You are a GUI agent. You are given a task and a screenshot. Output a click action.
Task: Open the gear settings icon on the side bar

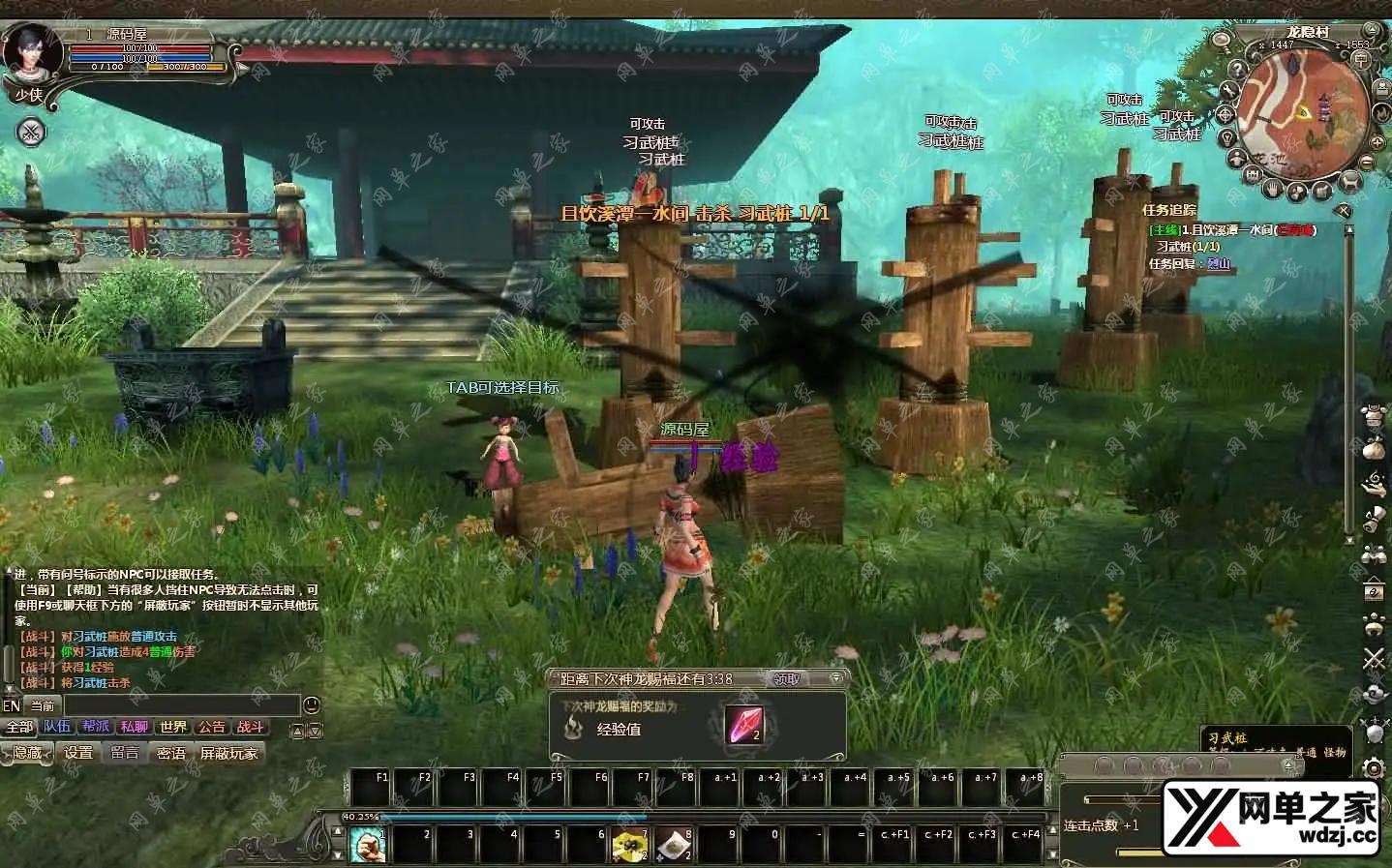(1374, 768)
